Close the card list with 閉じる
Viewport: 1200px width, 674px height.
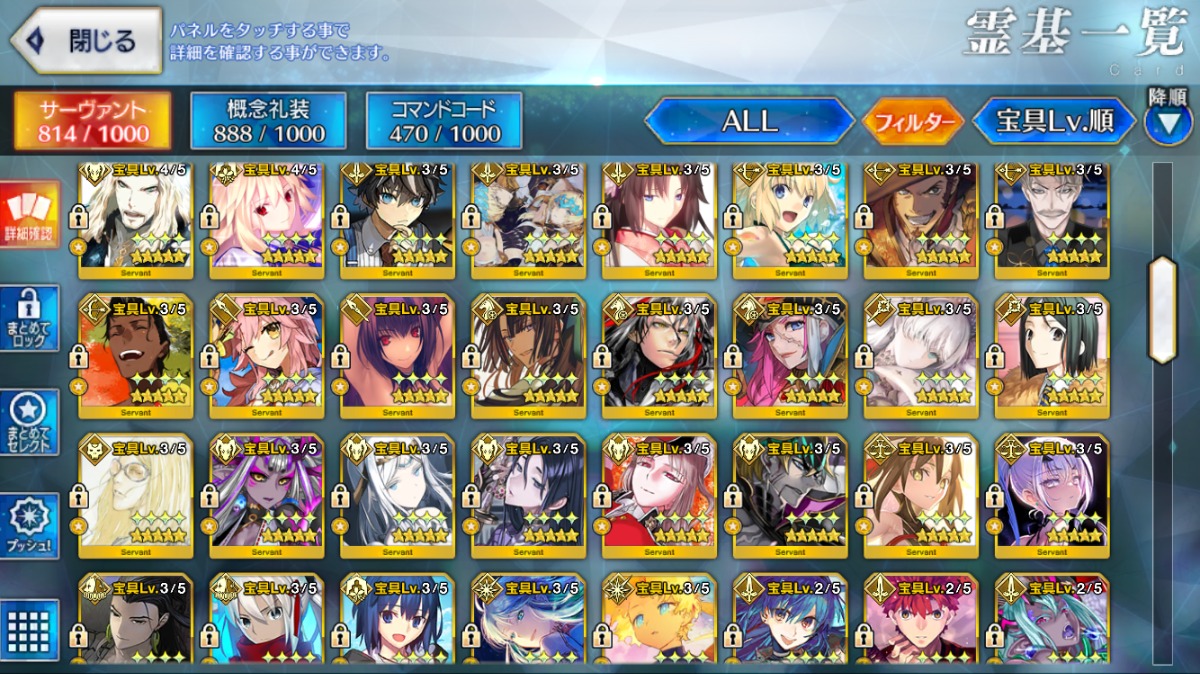[86, 41]
